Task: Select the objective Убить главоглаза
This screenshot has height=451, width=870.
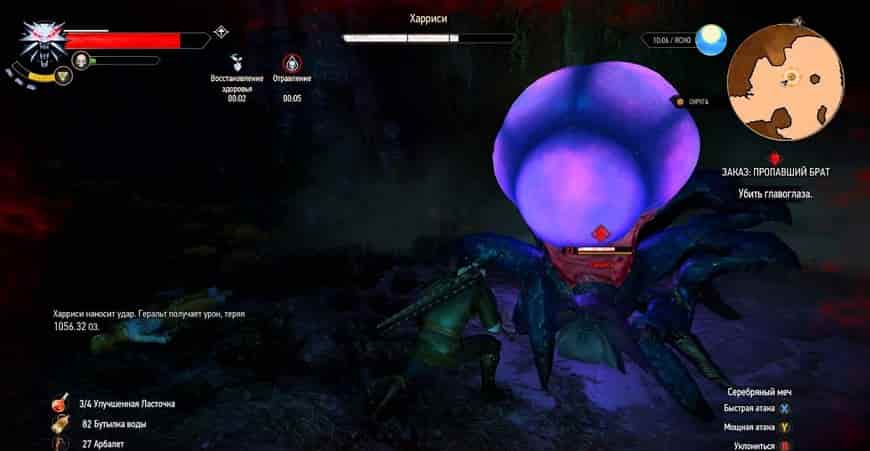Action: pyautogui.click(x=774, y=193)
